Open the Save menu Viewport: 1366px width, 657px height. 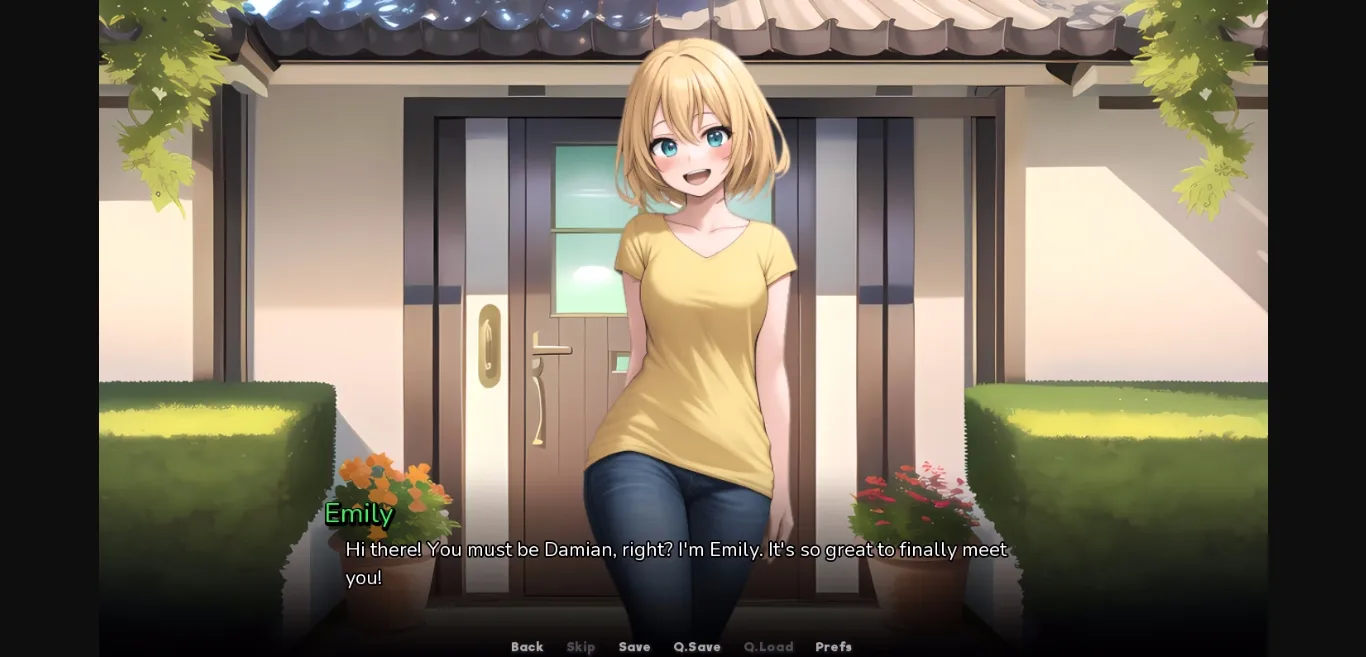(634, 647)
